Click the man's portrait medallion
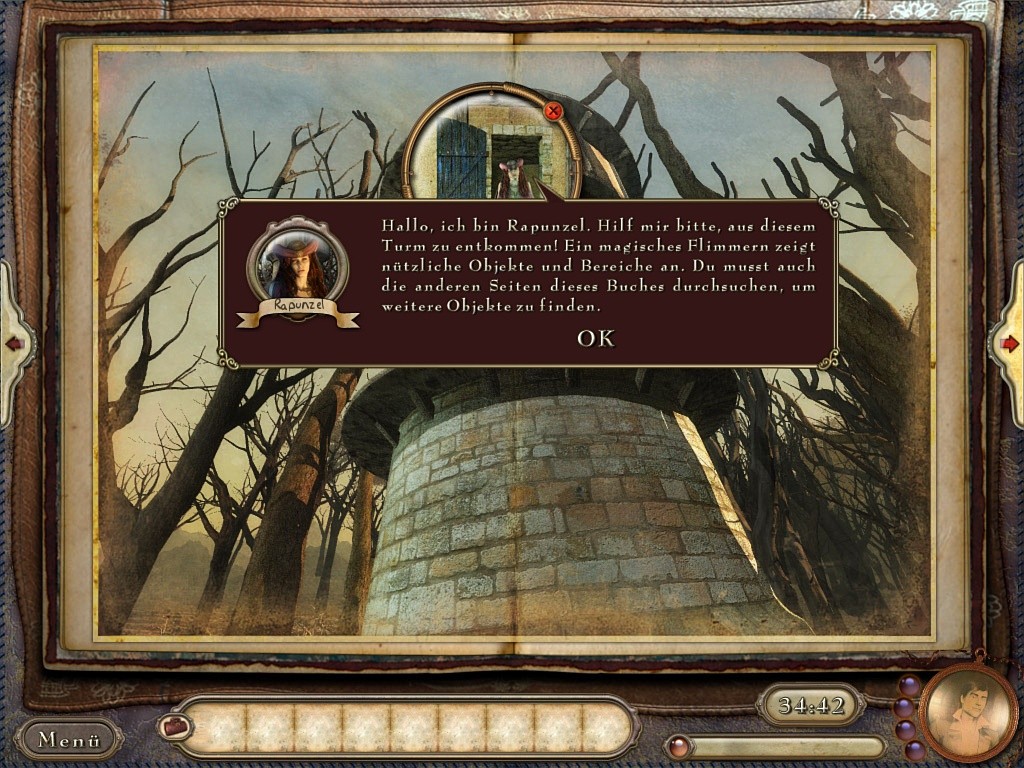1024x768 pixels. (967, 712)
